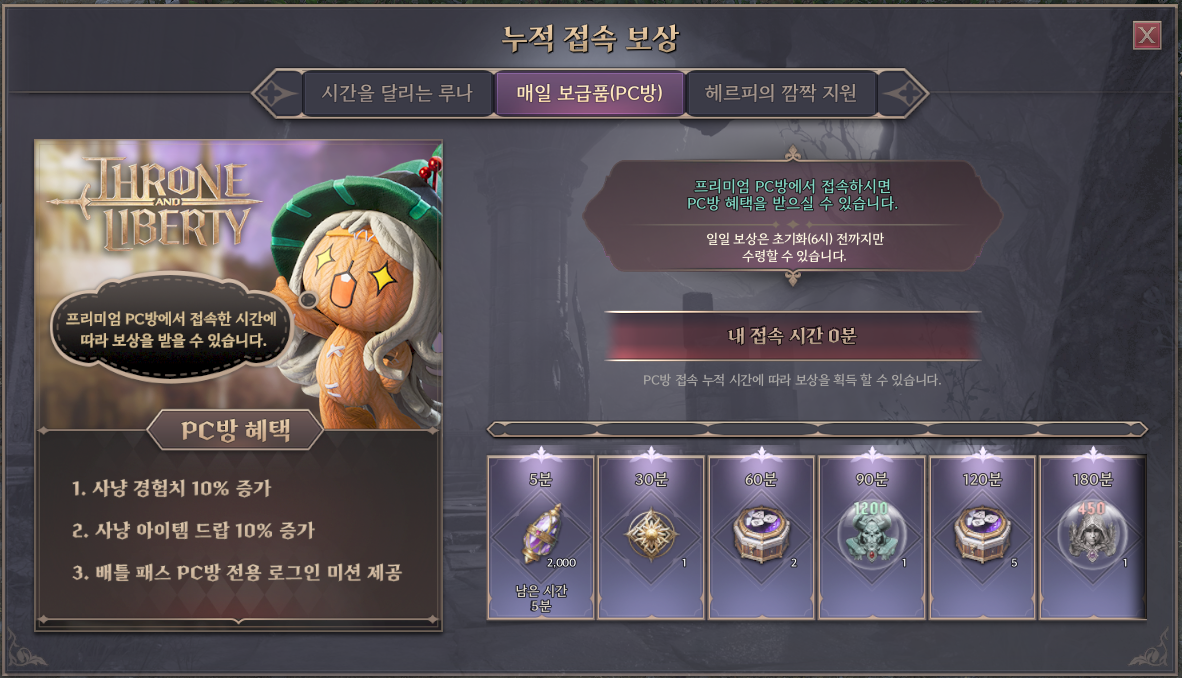Image resolution: width=1182 pixels, height=678 pixels.
Task: Claim the 180분 reward with 450 orb
Action: coord(1092,537)
